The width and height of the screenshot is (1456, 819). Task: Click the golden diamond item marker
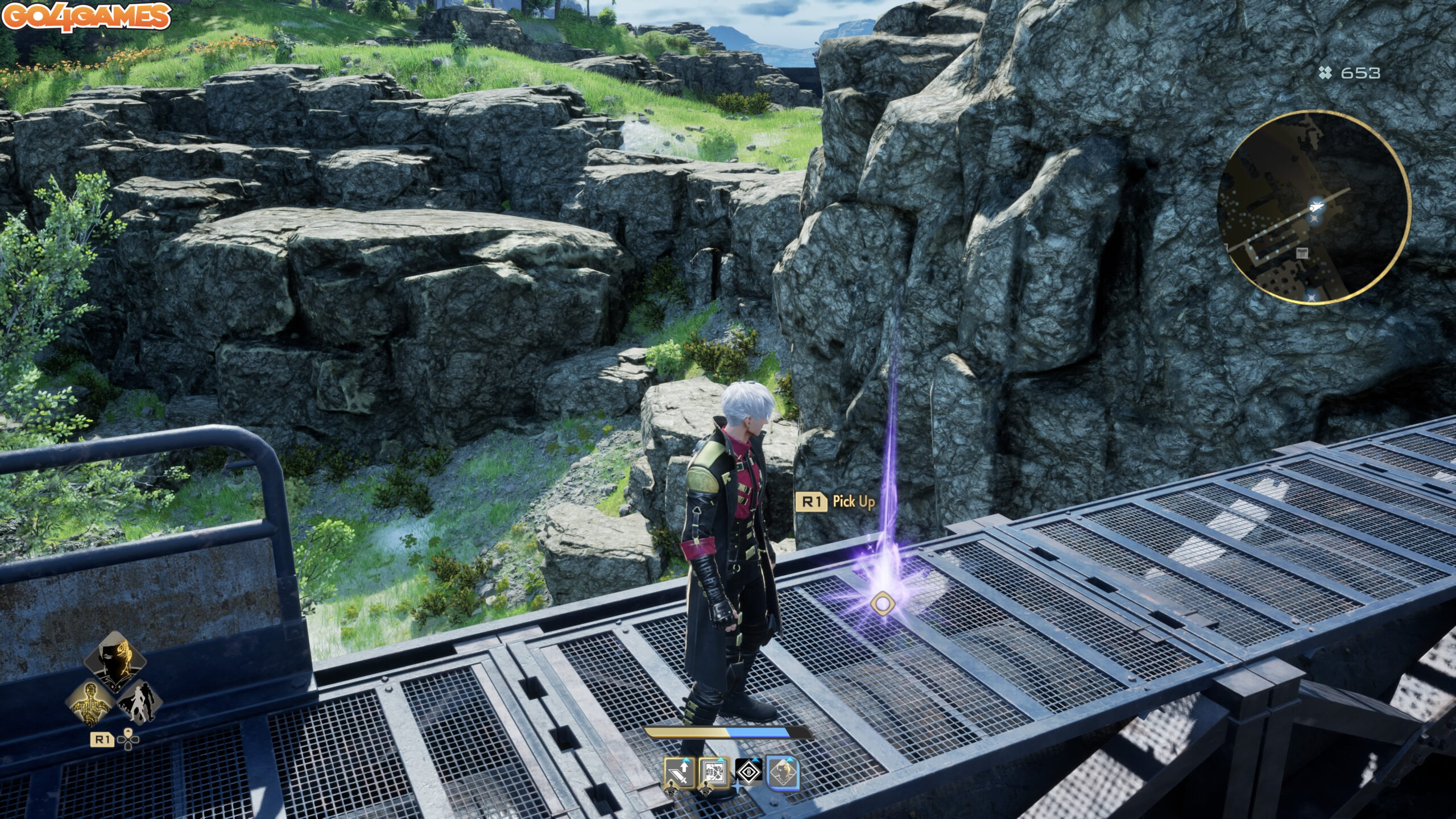pos(882,603)
